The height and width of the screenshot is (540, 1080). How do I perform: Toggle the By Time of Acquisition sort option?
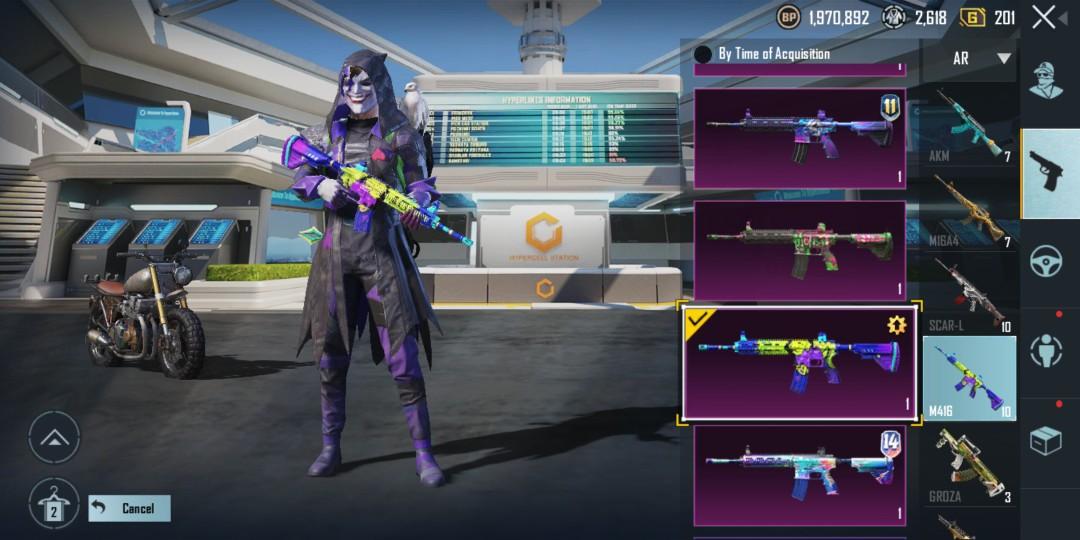703,54
